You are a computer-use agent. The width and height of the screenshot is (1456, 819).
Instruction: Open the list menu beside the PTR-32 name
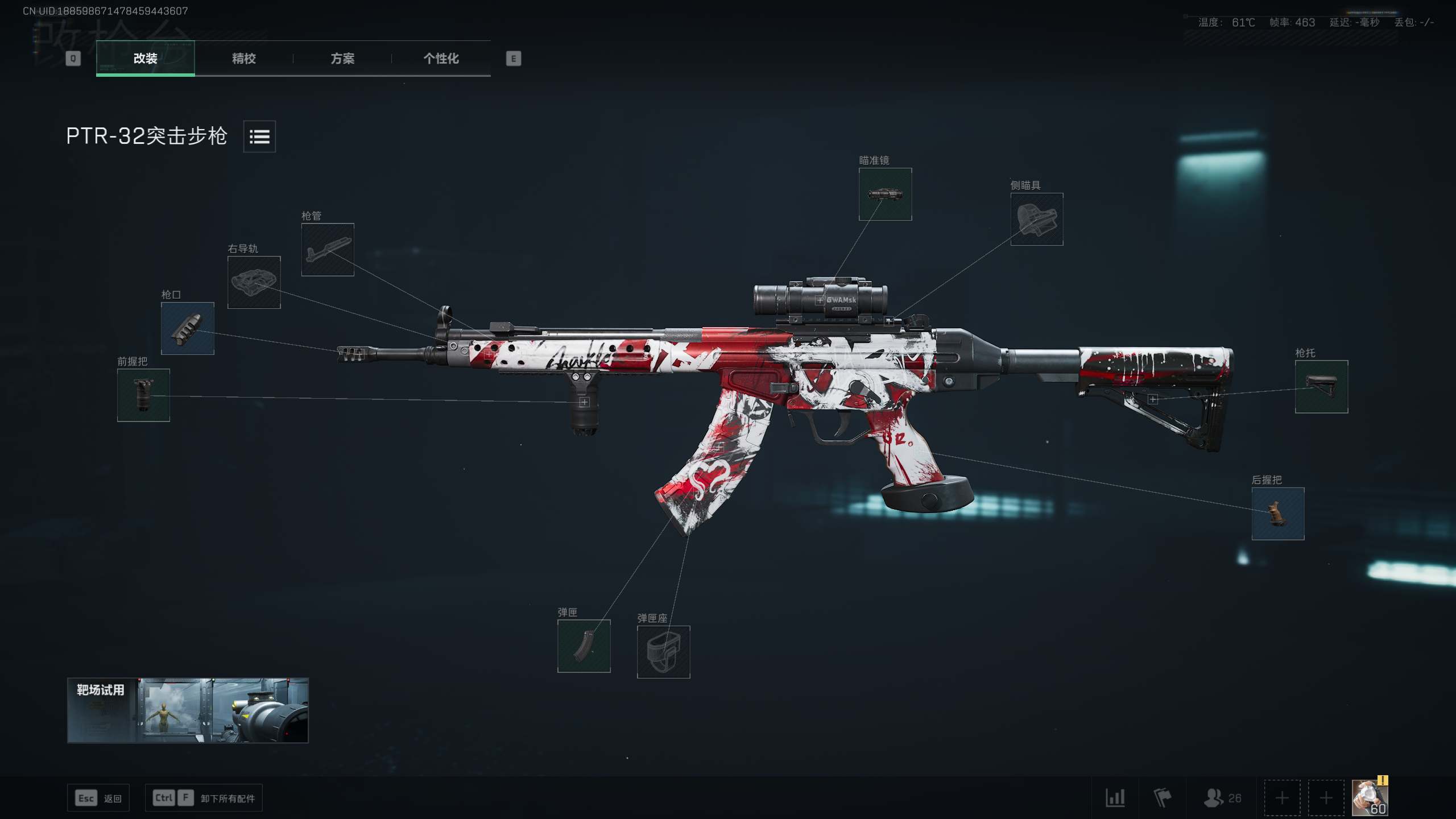259,136
